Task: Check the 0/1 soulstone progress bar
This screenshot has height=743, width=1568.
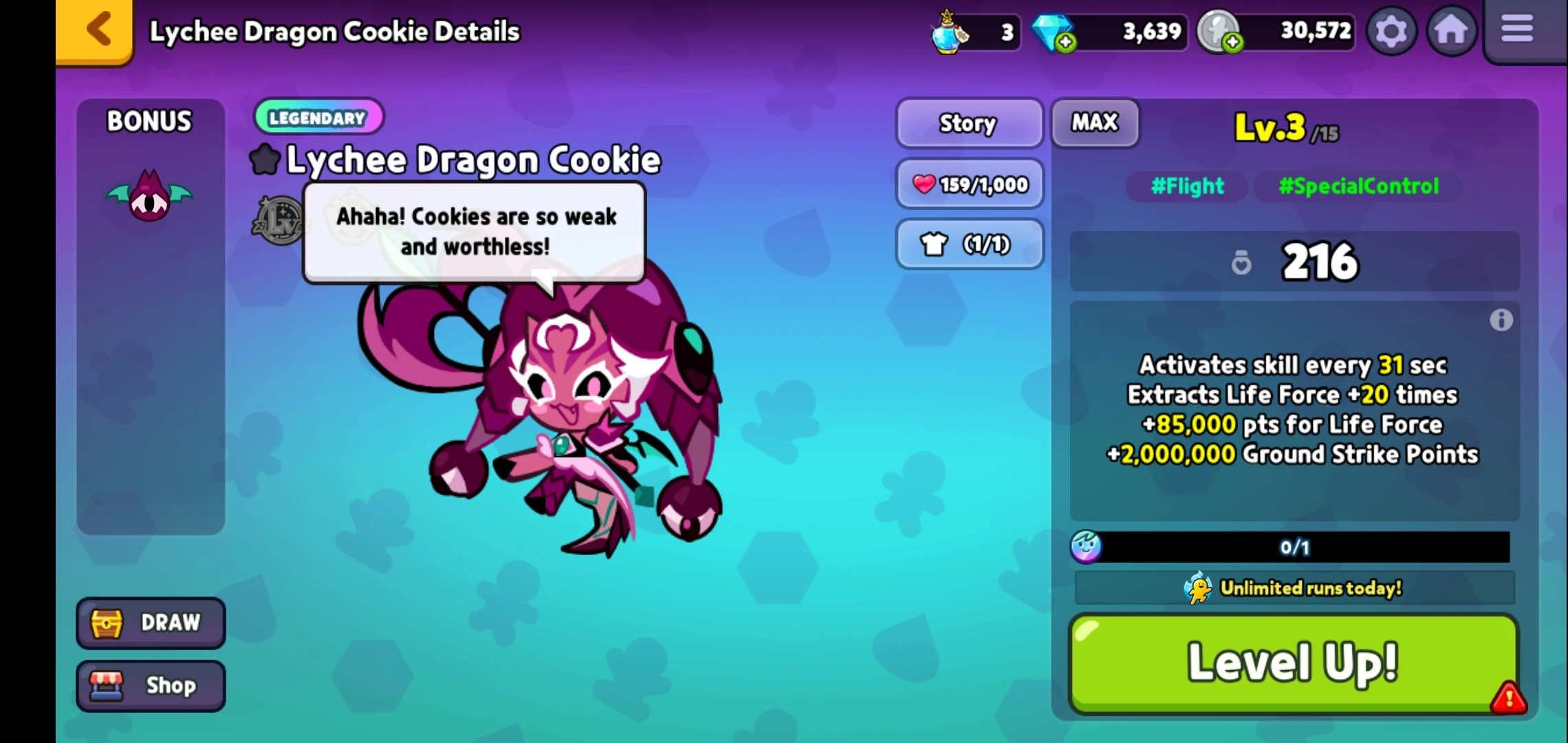Action: (x=1293, y=548)
